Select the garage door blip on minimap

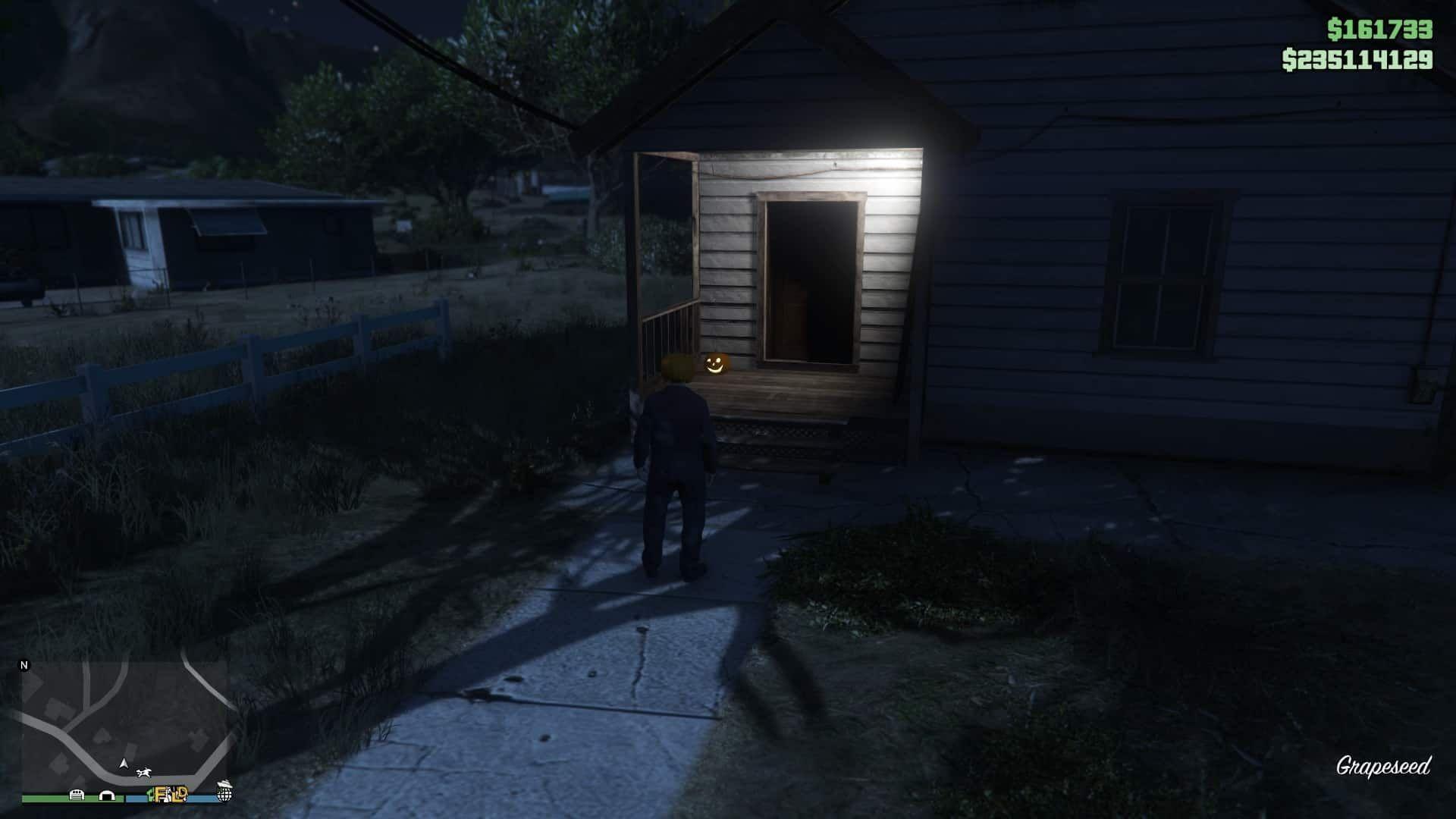(77, 795)
